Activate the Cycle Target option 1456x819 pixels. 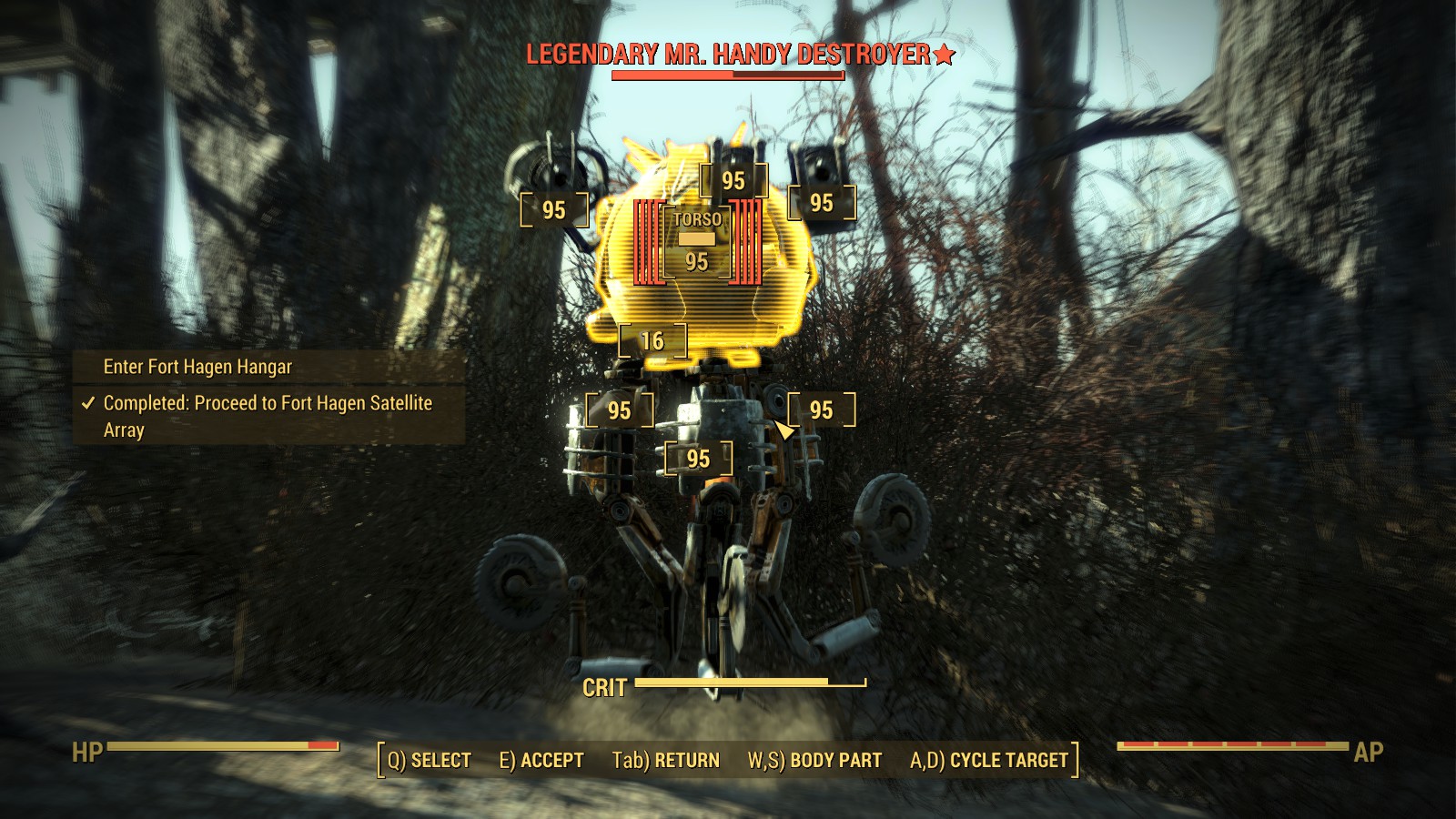click(x=988, y=761)
